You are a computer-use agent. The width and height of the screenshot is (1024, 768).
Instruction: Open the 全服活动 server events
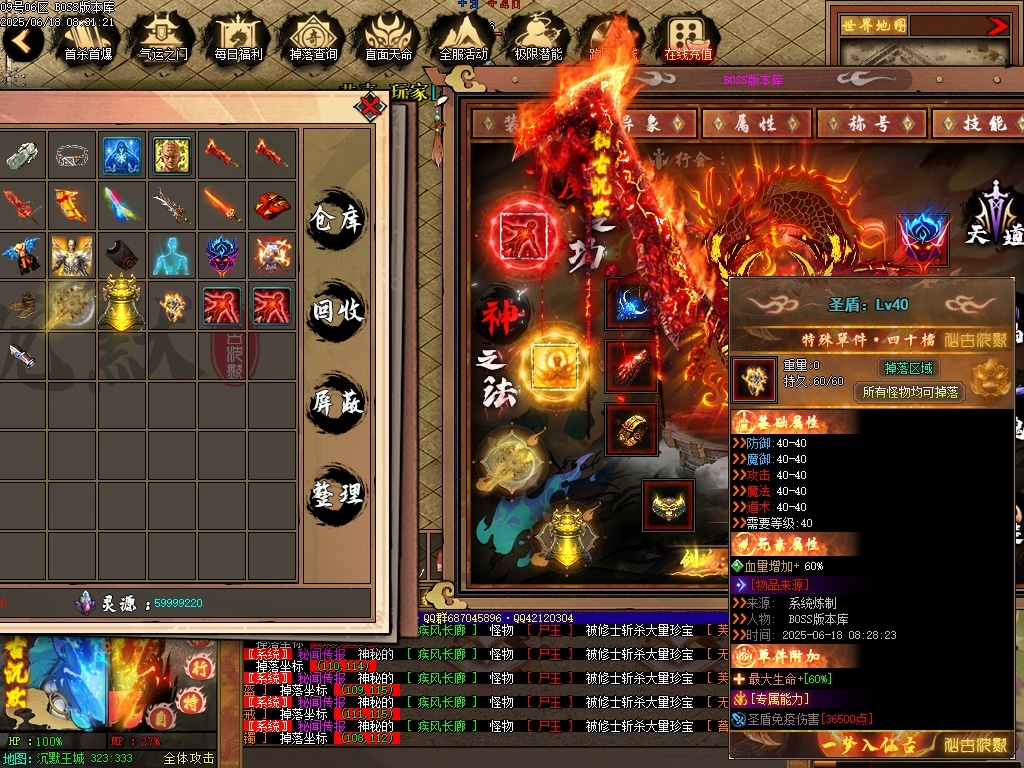[463, 38]
